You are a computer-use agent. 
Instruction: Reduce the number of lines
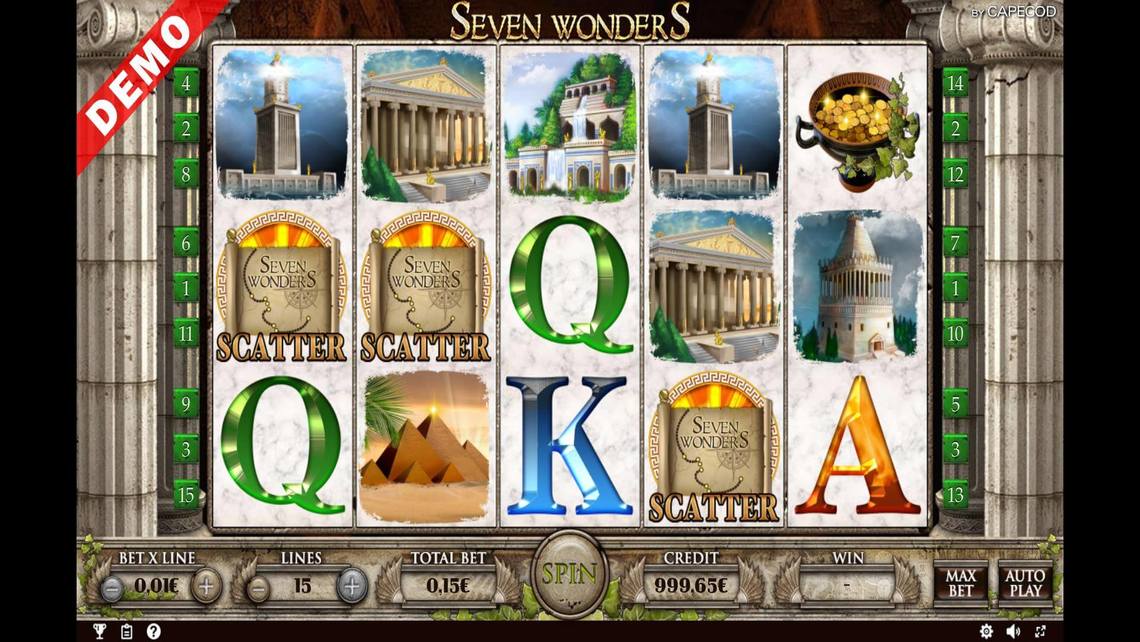click(x=258, y=587)
